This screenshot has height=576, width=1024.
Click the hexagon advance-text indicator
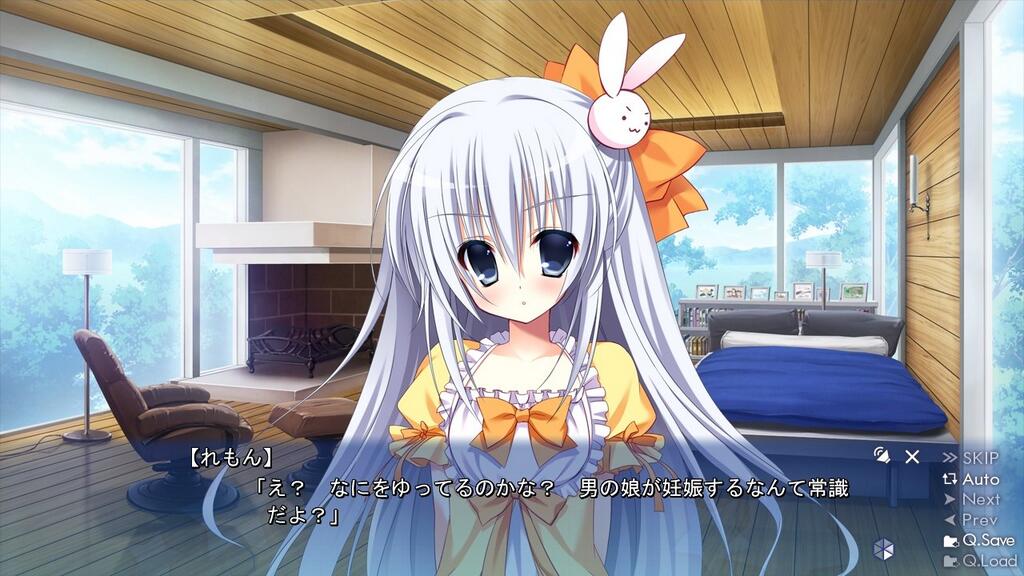click(x=882, y=548)
